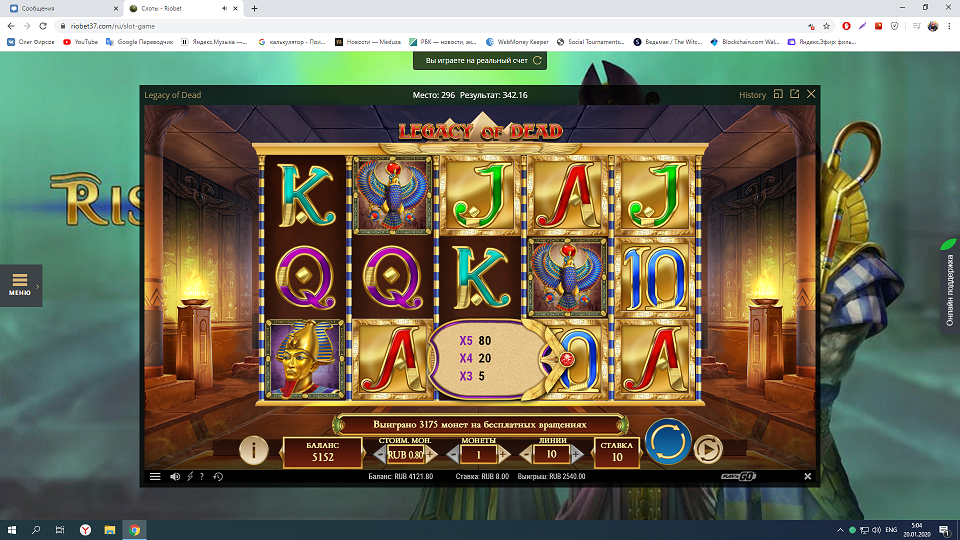Toggle the game sound speaker icon
Screen dimensions: 960x540
pyautogui.click(x=175, y=477)
